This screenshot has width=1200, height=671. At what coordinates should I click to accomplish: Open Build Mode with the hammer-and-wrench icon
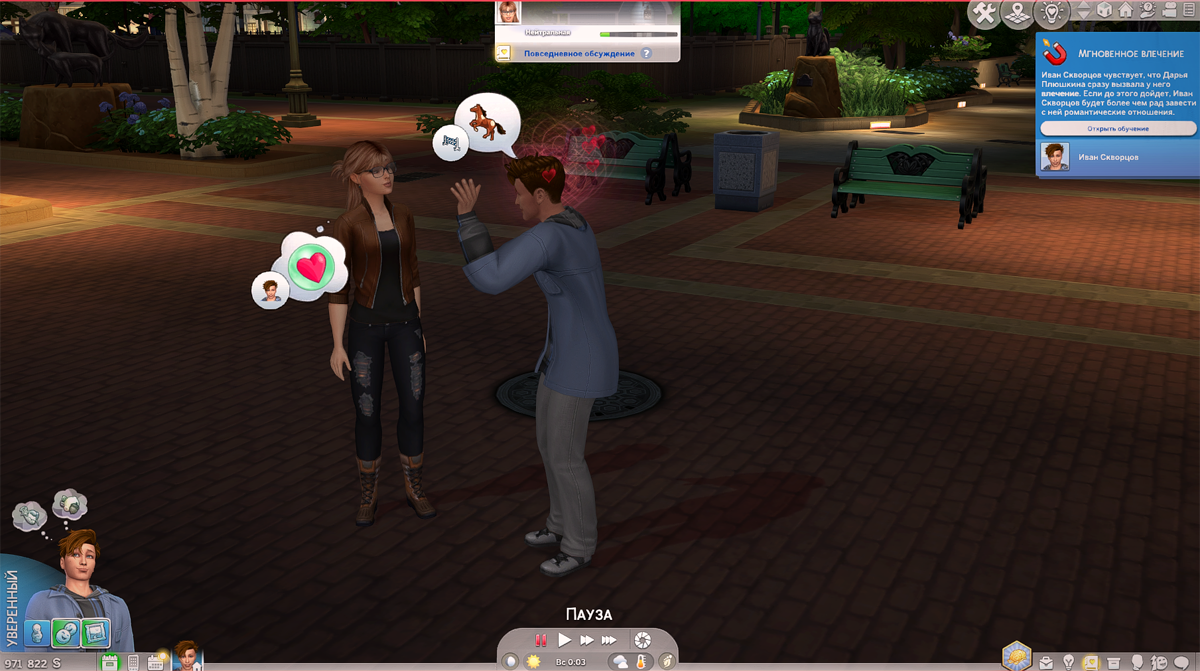click(x=986, y=13)
